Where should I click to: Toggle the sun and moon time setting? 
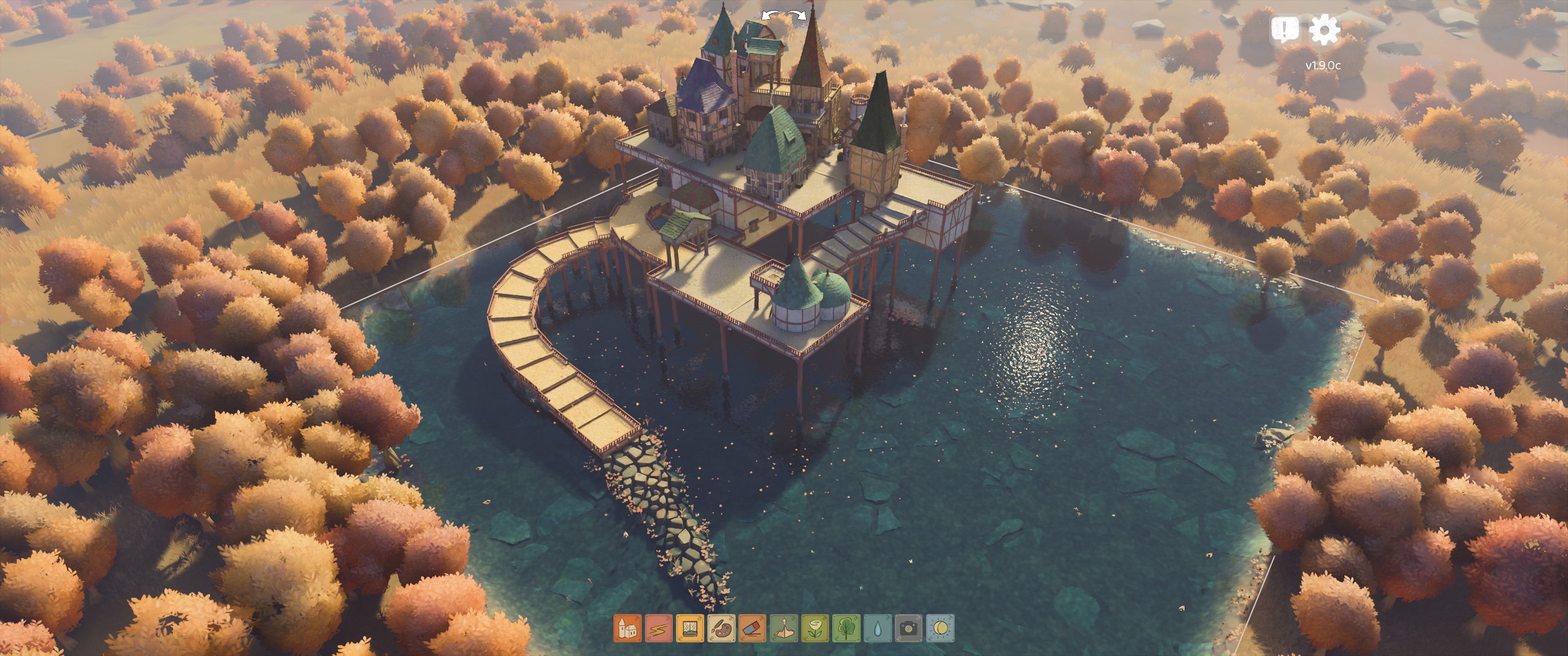pos(940,627)
